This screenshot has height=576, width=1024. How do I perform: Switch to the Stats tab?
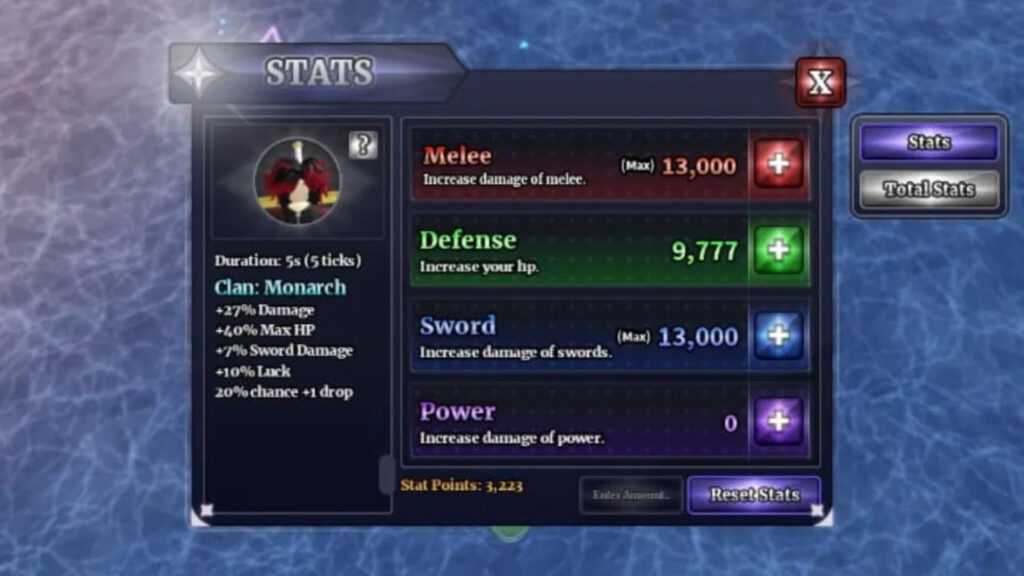pos(928,142)
